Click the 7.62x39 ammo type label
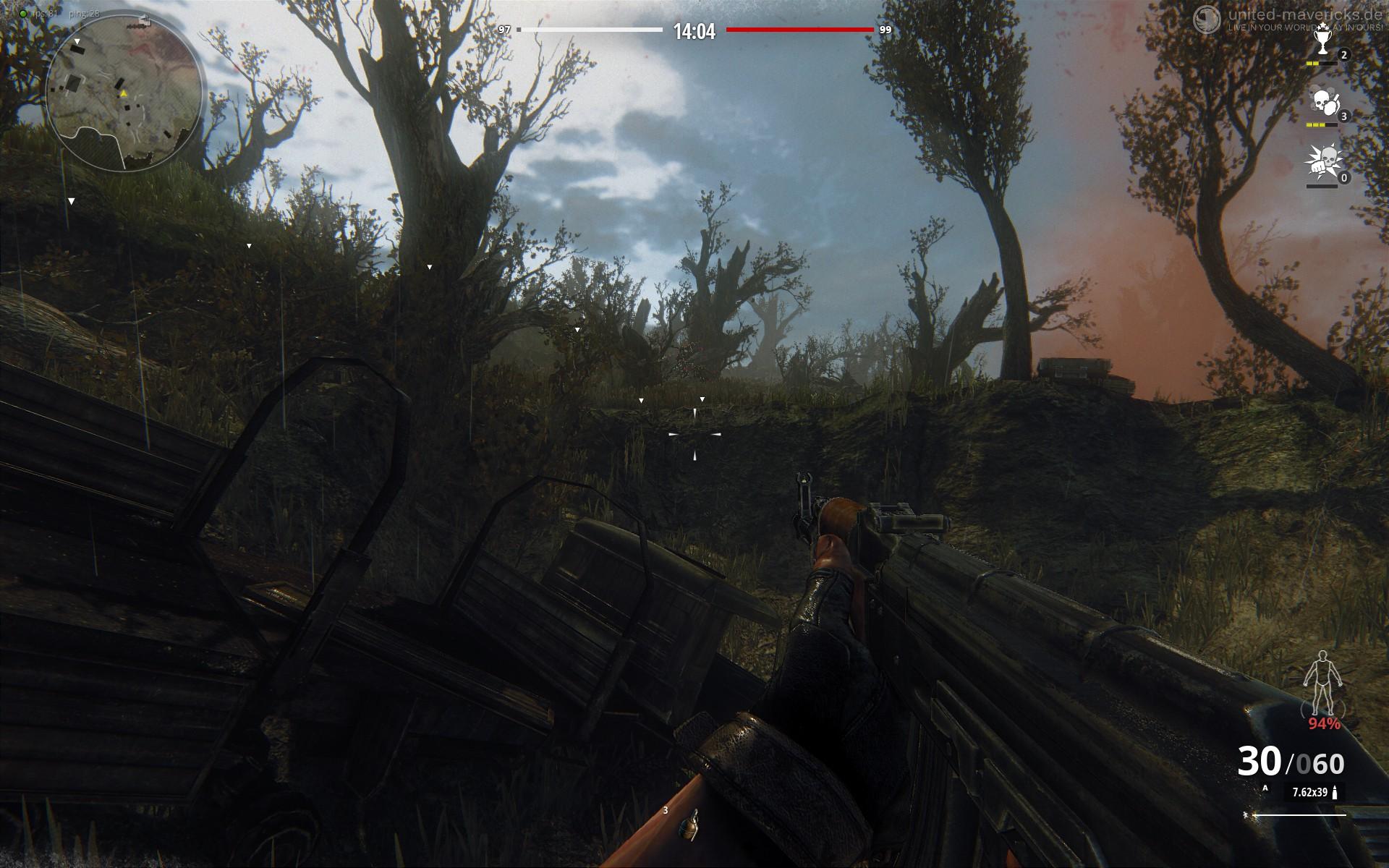The width and height of the screenshot is (1389, 868). pos(1309,792)
